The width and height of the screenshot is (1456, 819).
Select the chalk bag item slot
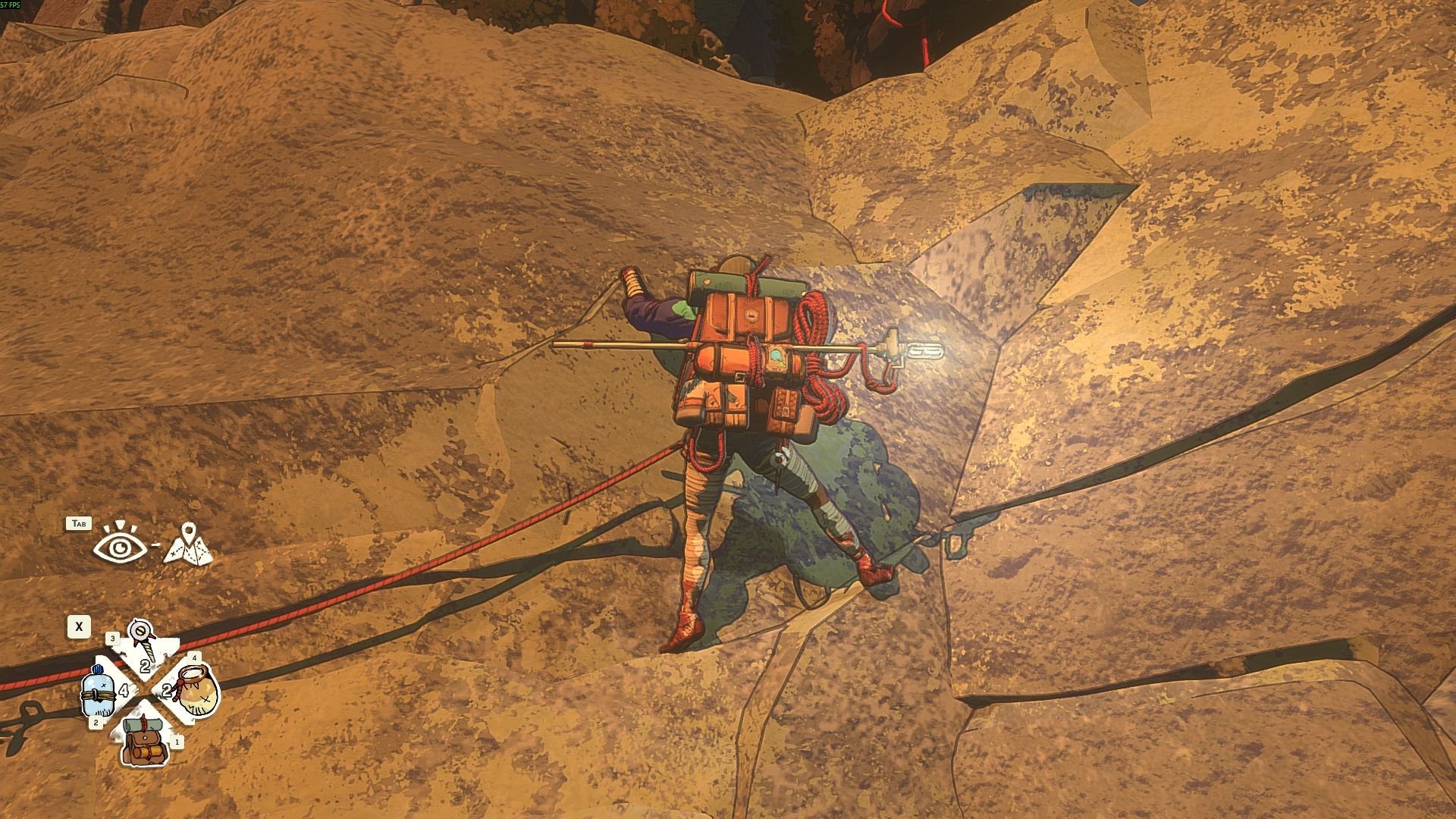pyautogui.click(x=196, y=690)
